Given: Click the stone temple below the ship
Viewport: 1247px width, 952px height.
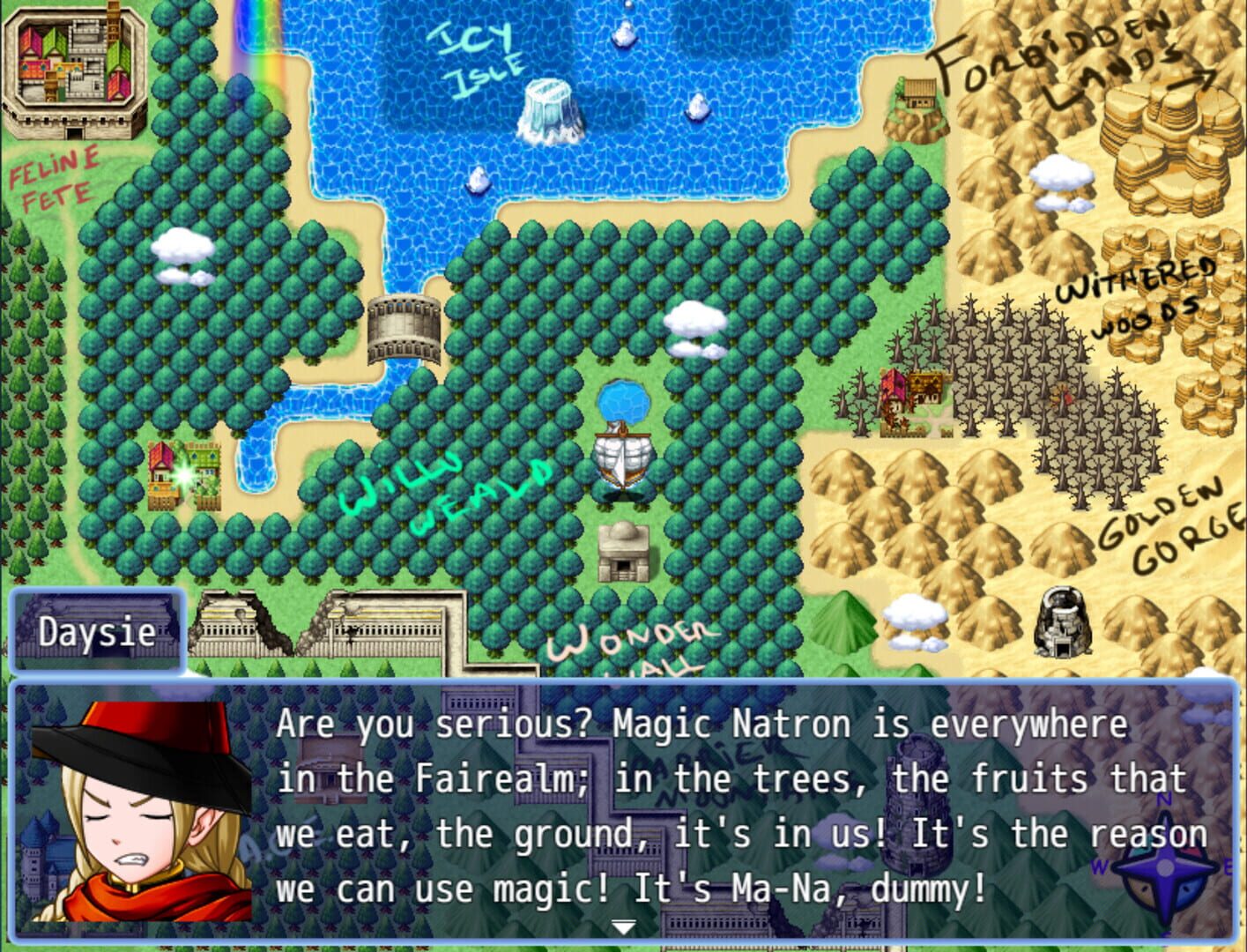Looking at the screenshot, I should click(622, 551).
